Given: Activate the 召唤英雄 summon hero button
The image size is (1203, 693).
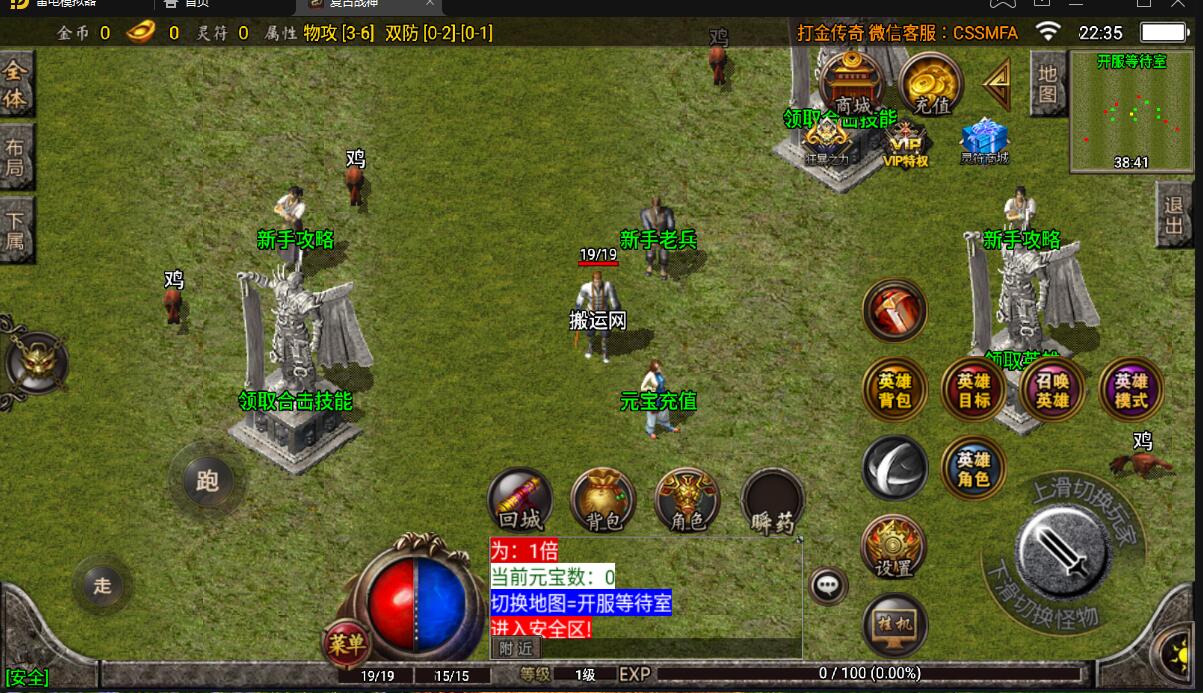Looking at the screenshot, I should 1052,390.
